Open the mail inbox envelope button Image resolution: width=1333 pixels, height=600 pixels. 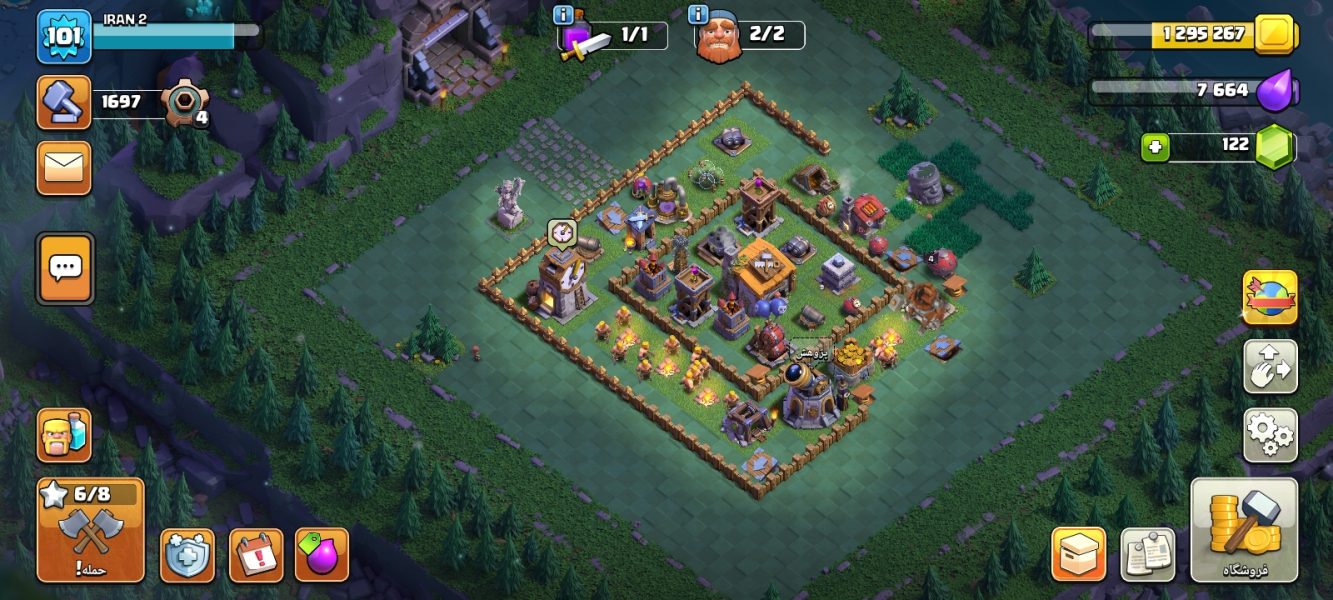(64, 167)
